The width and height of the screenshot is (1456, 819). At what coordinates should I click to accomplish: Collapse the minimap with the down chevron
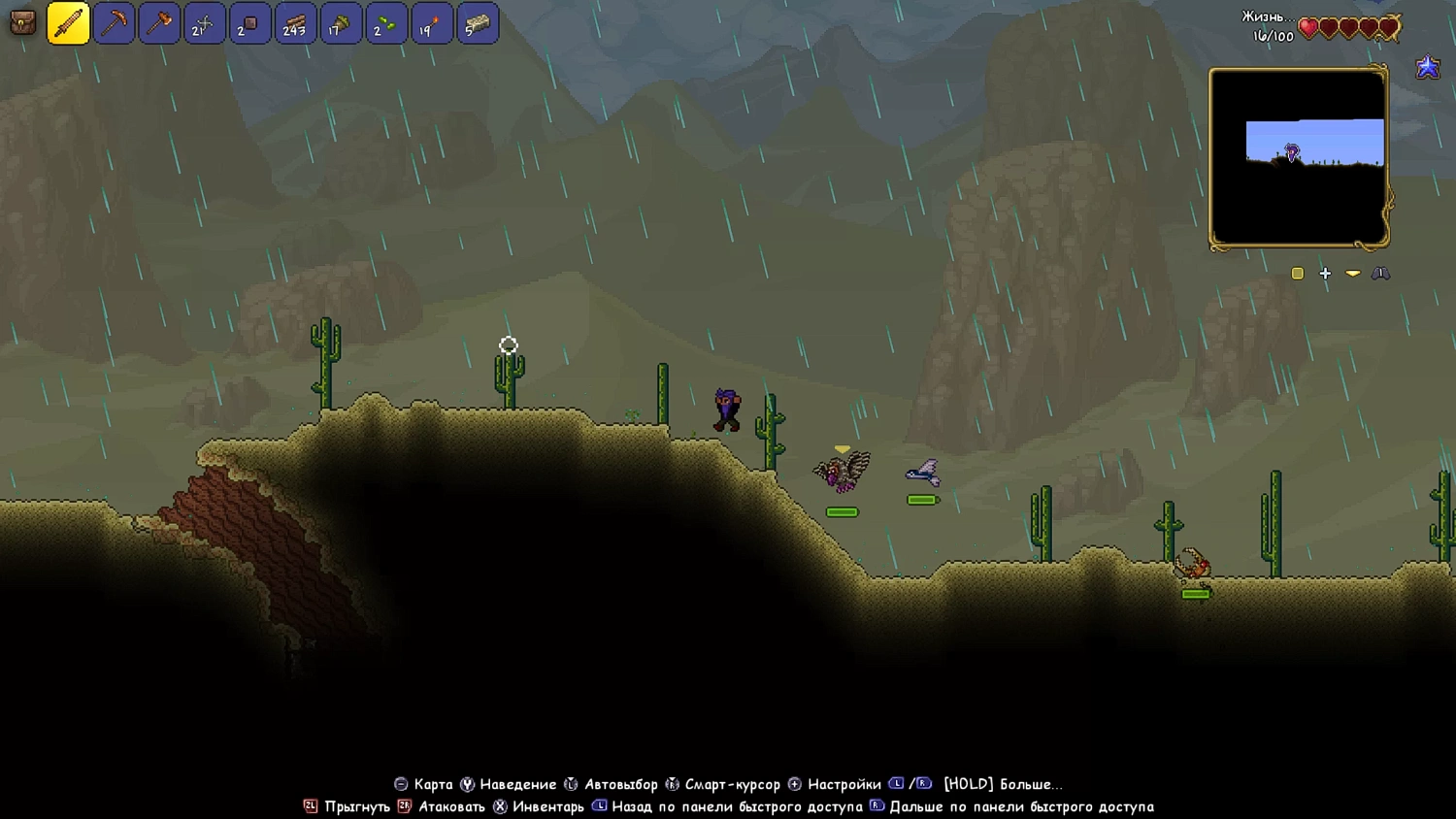click(1353, 273)
